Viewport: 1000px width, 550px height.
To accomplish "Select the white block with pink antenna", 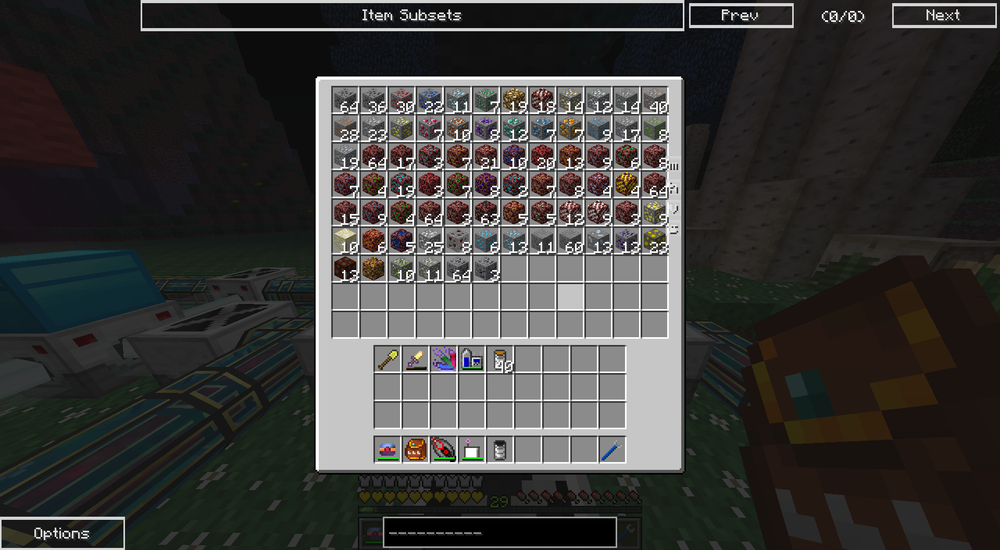I will click(472, 450).
